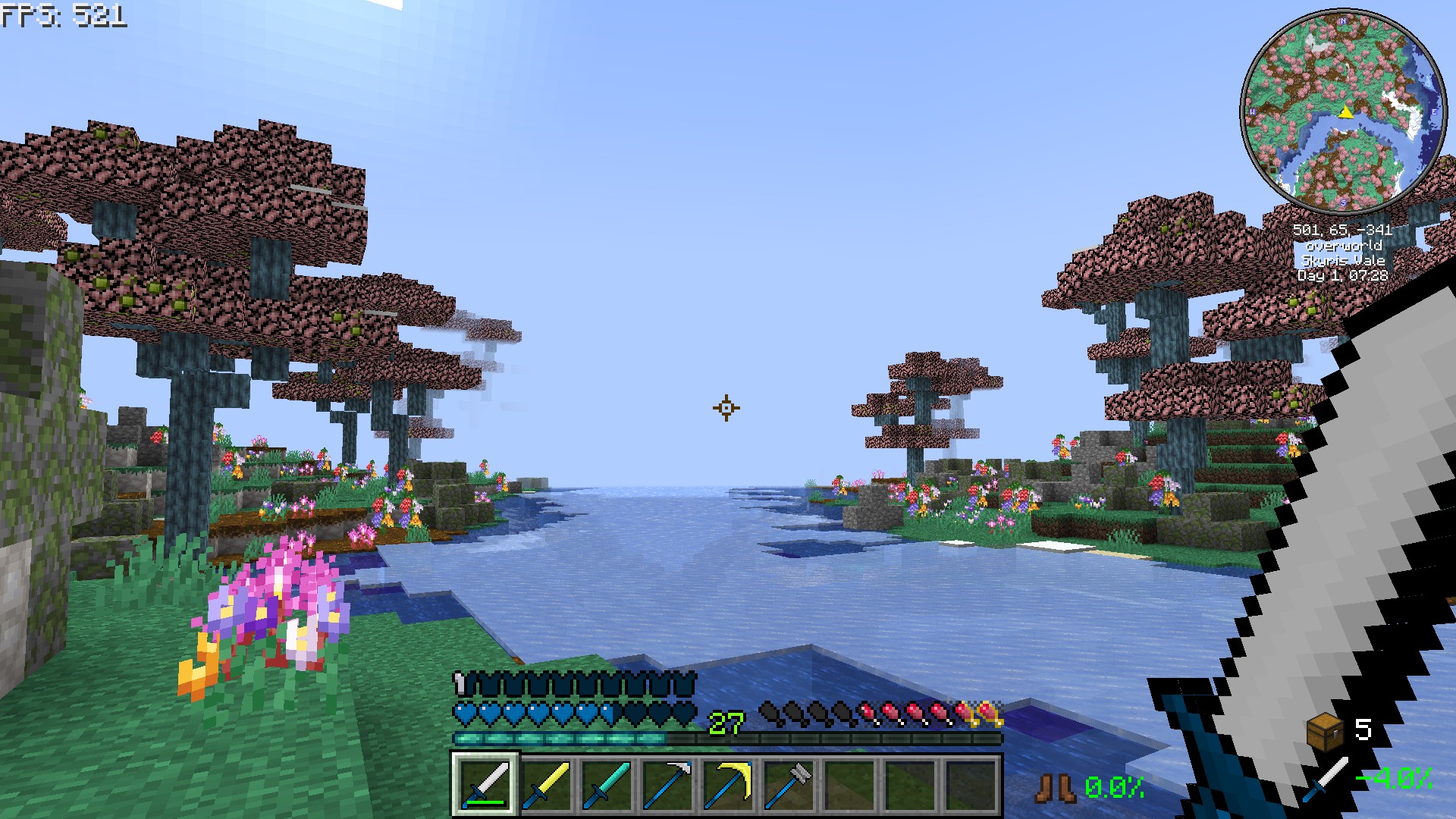Screen dimensions: 1456x819
Task: Click the leather boots icon
Action: (1056, 788)
